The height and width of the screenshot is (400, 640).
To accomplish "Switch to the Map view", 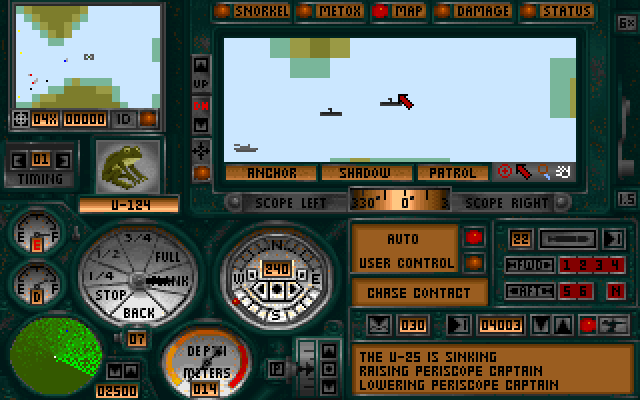I will click(400, 11).
